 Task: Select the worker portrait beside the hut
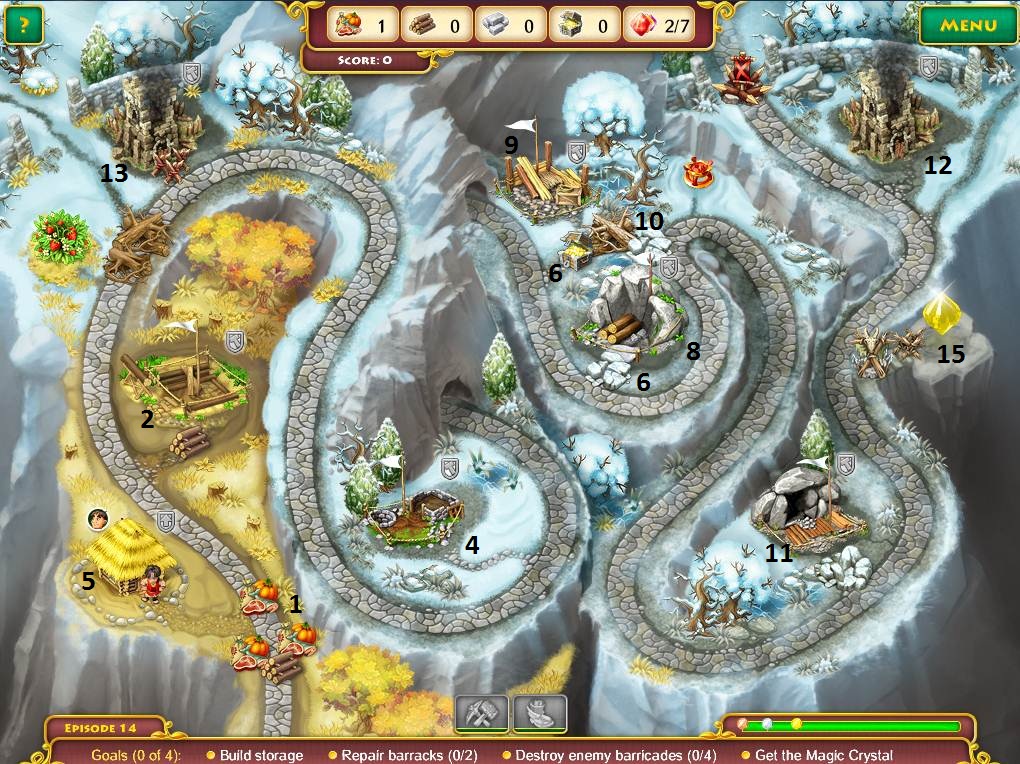pos(98,518)
